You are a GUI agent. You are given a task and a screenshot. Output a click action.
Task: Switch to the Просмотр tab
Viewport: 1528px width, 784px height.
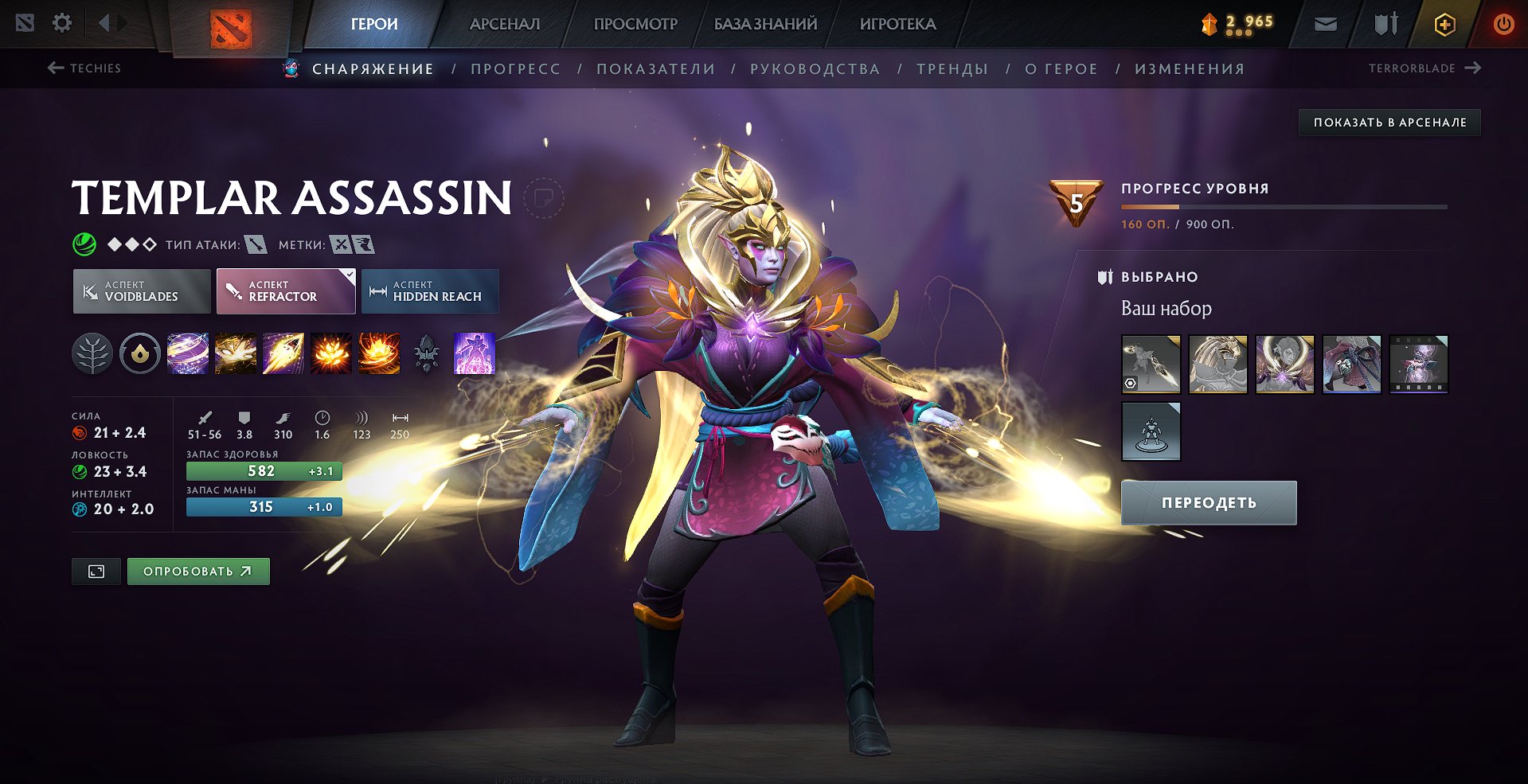[x=635, y=24]
